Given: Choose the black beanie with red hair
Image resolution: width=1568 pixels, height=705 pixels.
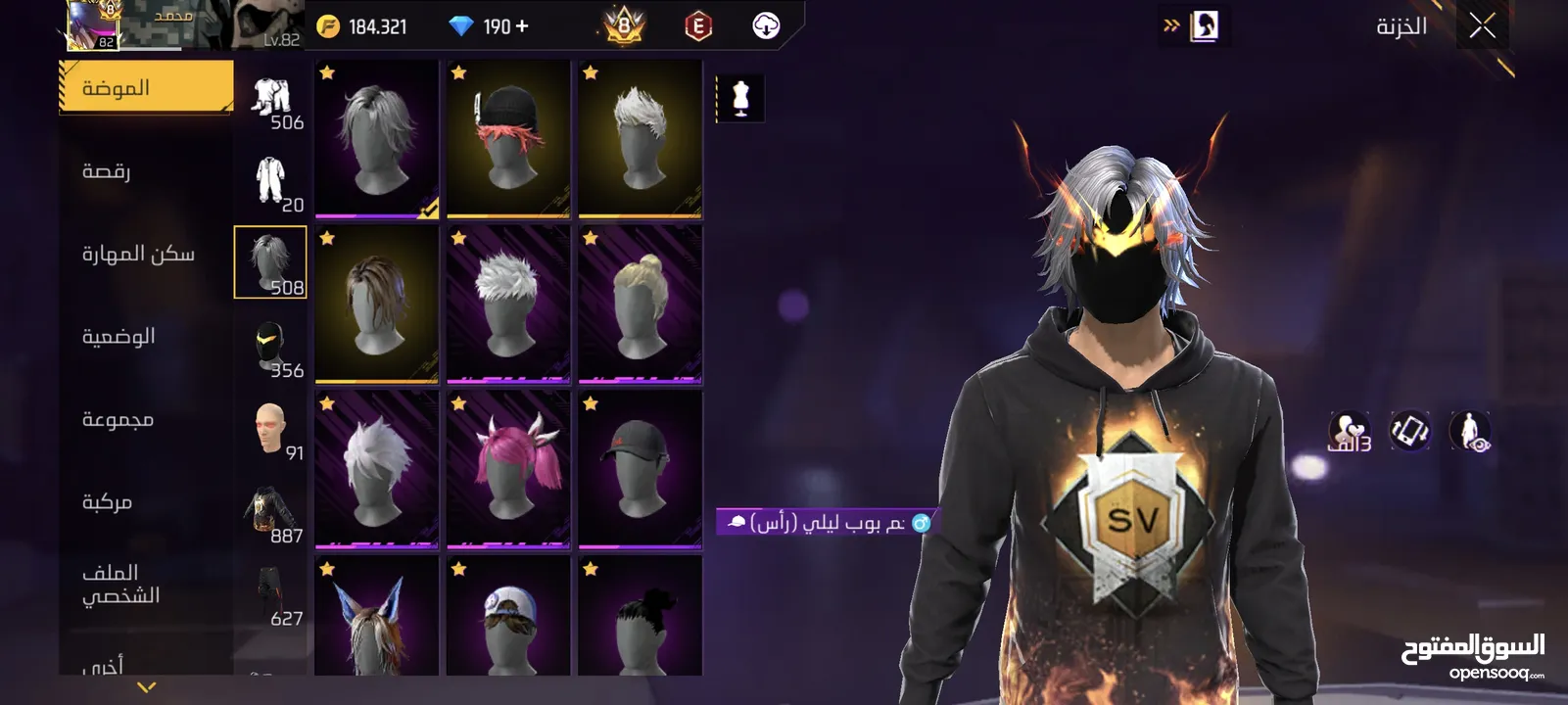Looking at the screenshot, I should click(508, 139).
